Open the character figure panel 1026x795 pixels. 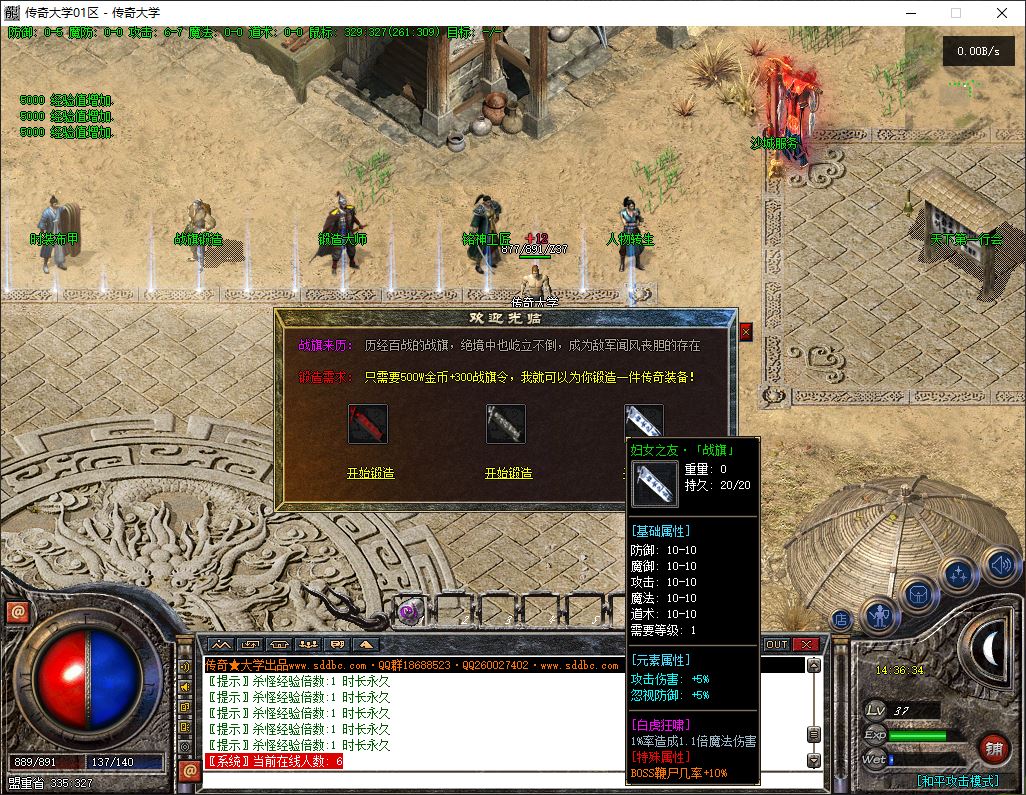coord(880,614)
